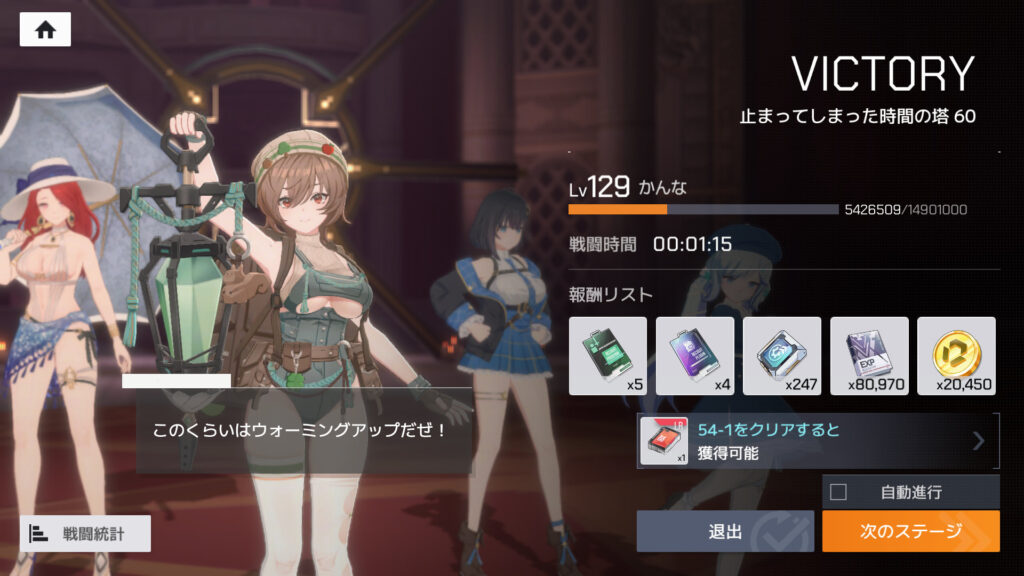Proceed with 次のステージ button
The image size is (1024, 576).
coord(910,531)
